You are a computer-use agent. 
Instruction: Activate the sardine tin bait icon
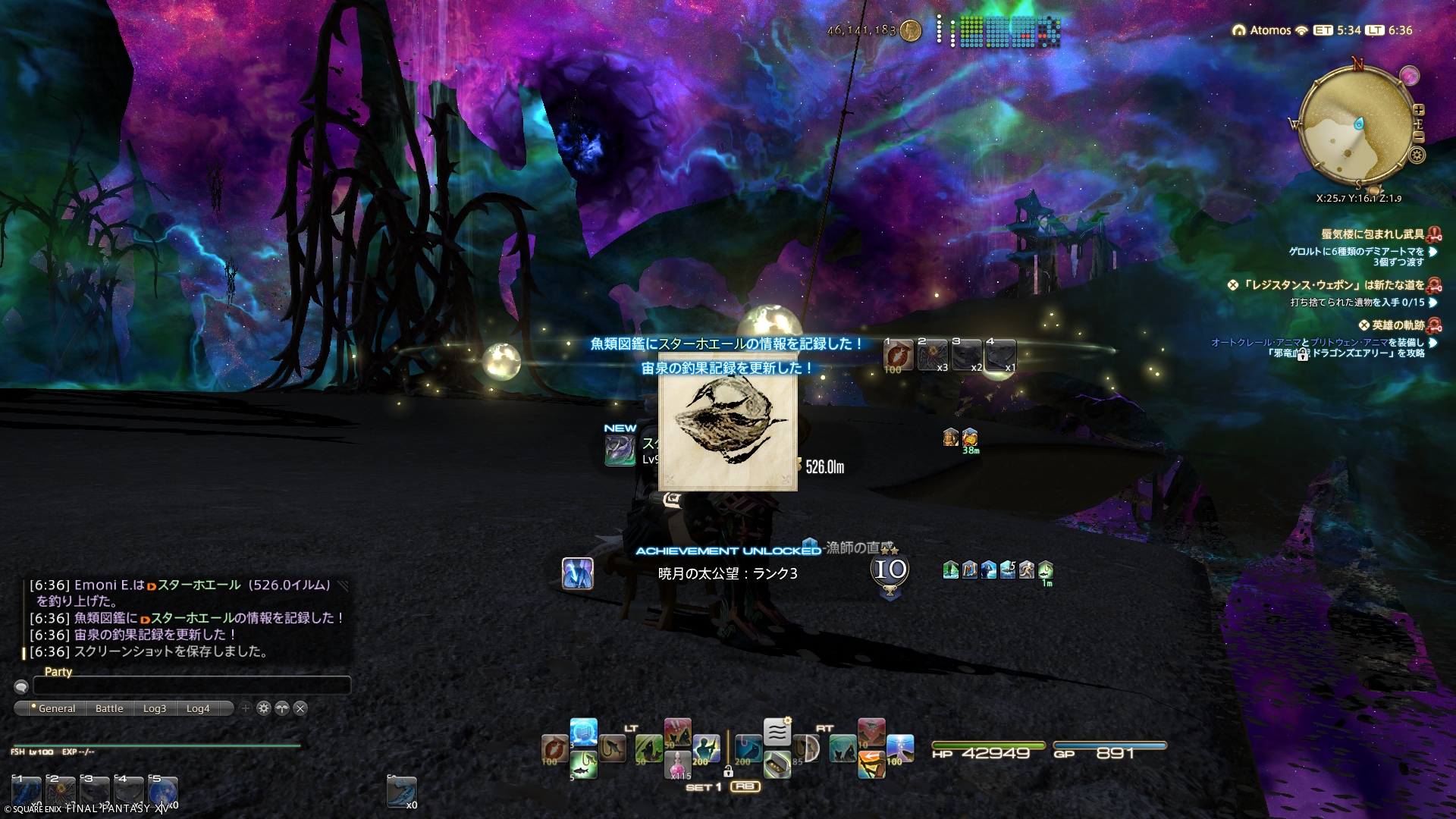[777, 764]
